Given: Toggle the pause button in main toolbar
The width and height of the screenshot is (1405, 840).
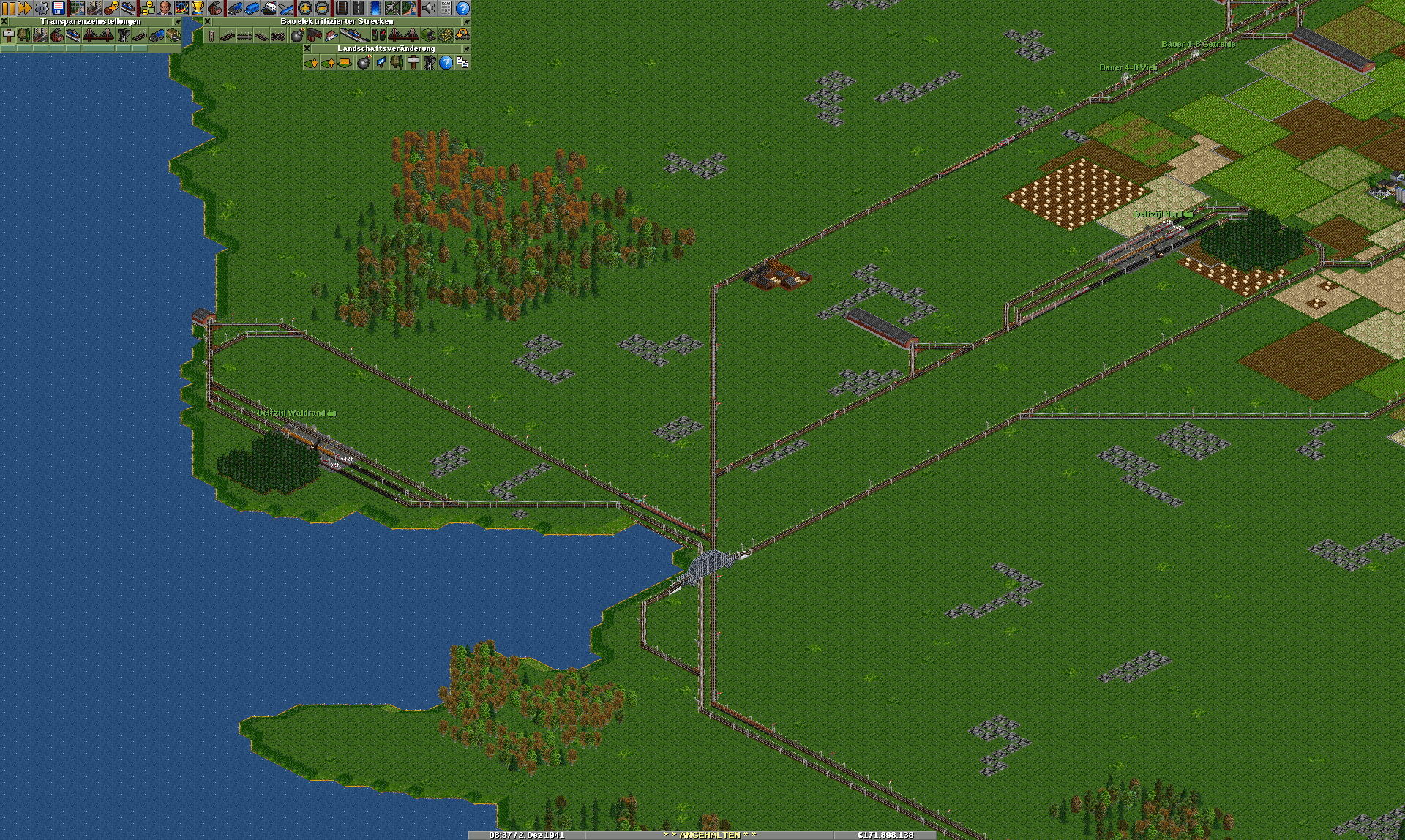Looking at the screenshot, I should tap(8, 8).
